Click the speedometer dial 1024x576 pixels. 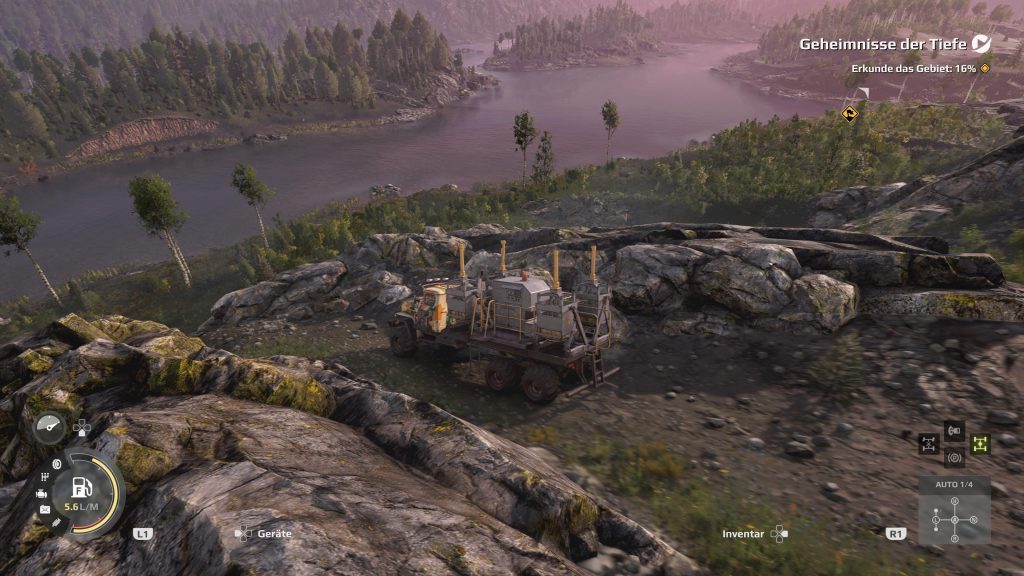click(49, 427)
